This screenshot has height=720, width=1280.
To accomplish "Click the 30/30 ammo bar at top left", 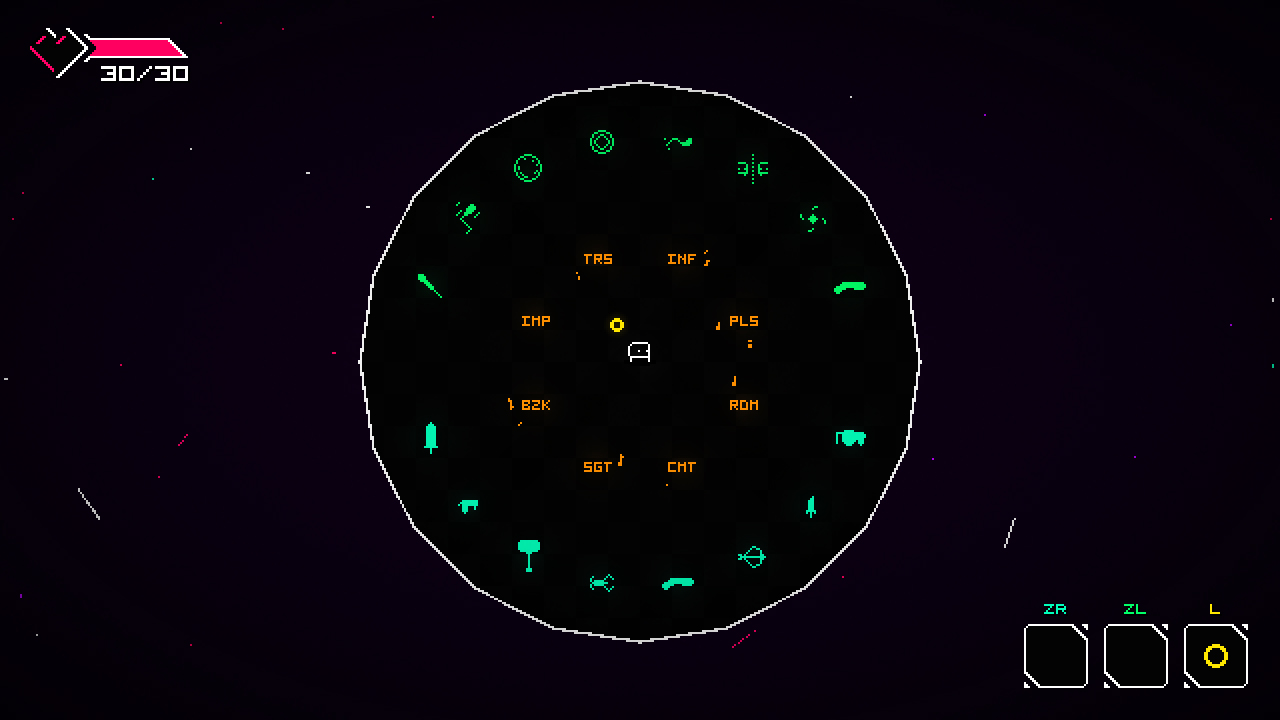I will pos(140,48).
